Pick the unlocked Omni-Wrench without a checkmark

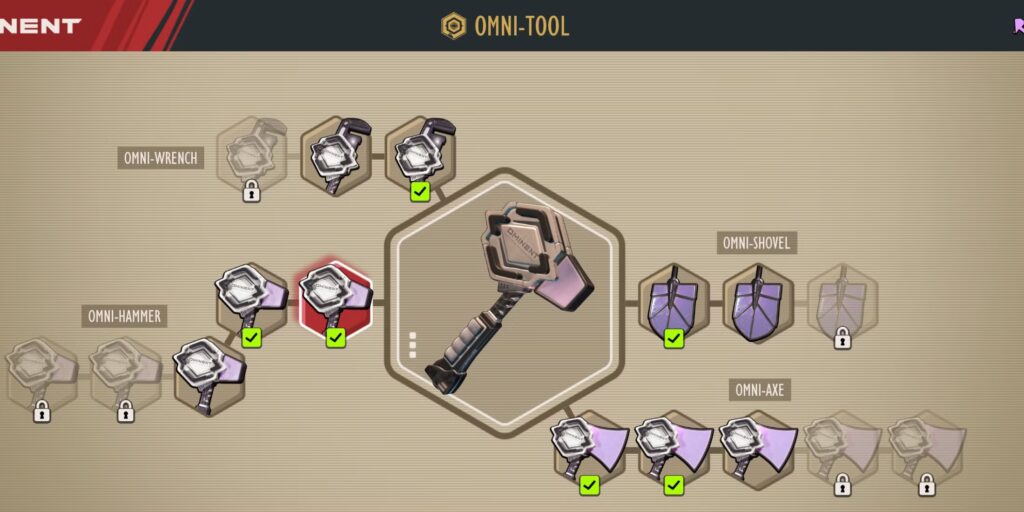336,157
